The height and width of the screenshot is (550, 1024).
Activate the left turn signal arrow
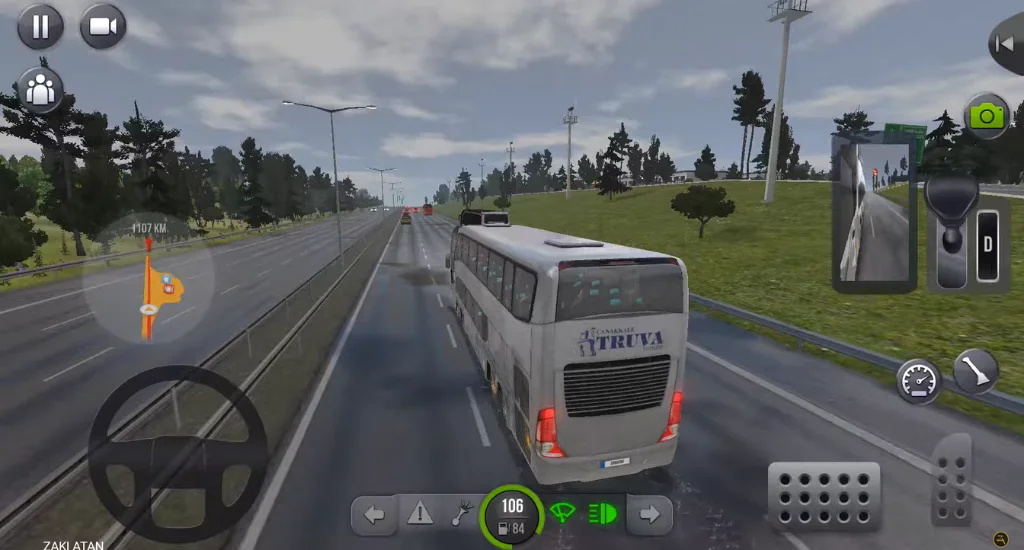tap(375, 515)
